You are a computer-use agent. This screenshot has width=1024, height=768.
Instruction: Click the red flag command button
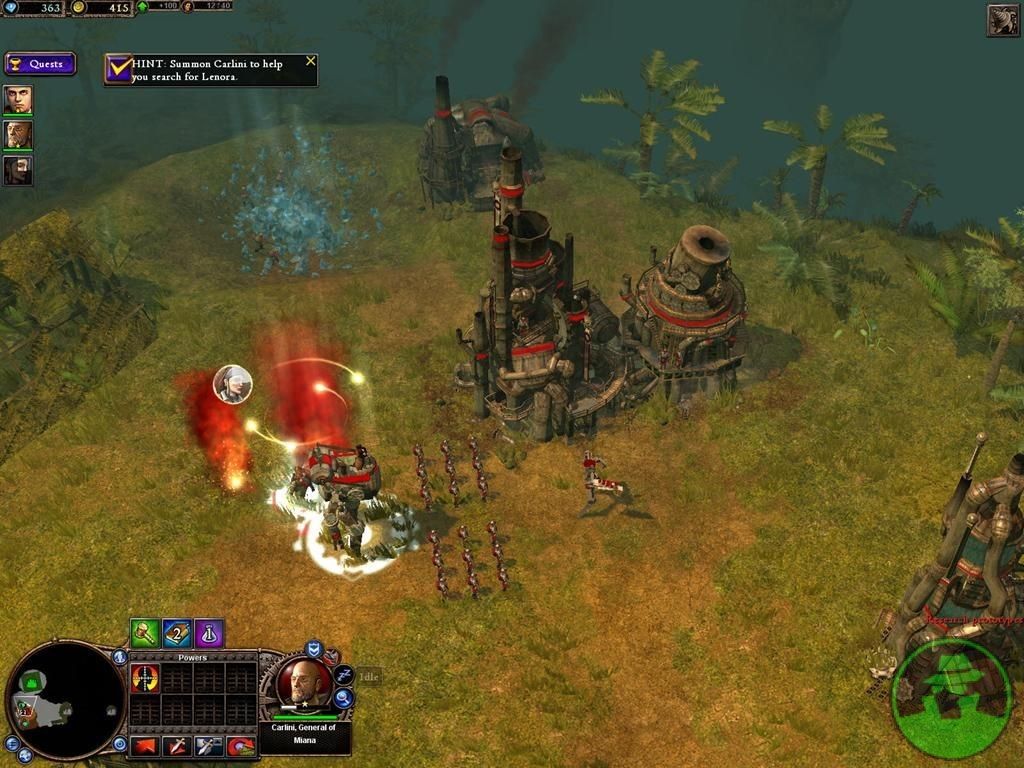pyautogui.click(x=146, y=746)
